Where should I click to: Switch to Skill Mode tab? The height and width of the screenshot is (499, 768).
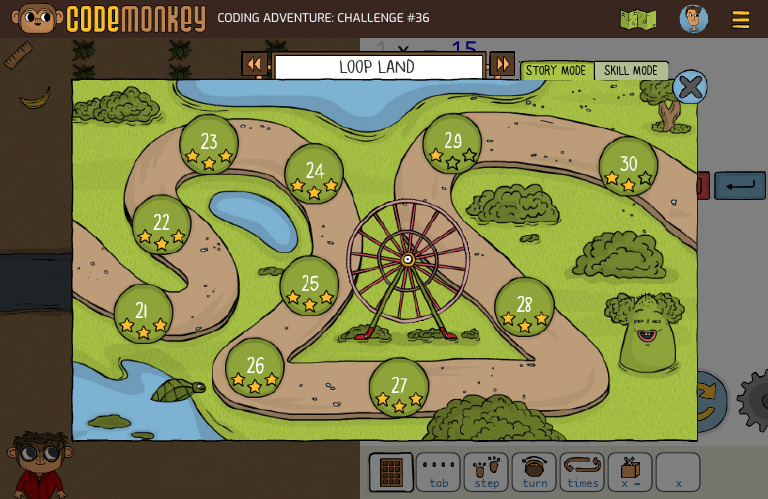[631, 71]
